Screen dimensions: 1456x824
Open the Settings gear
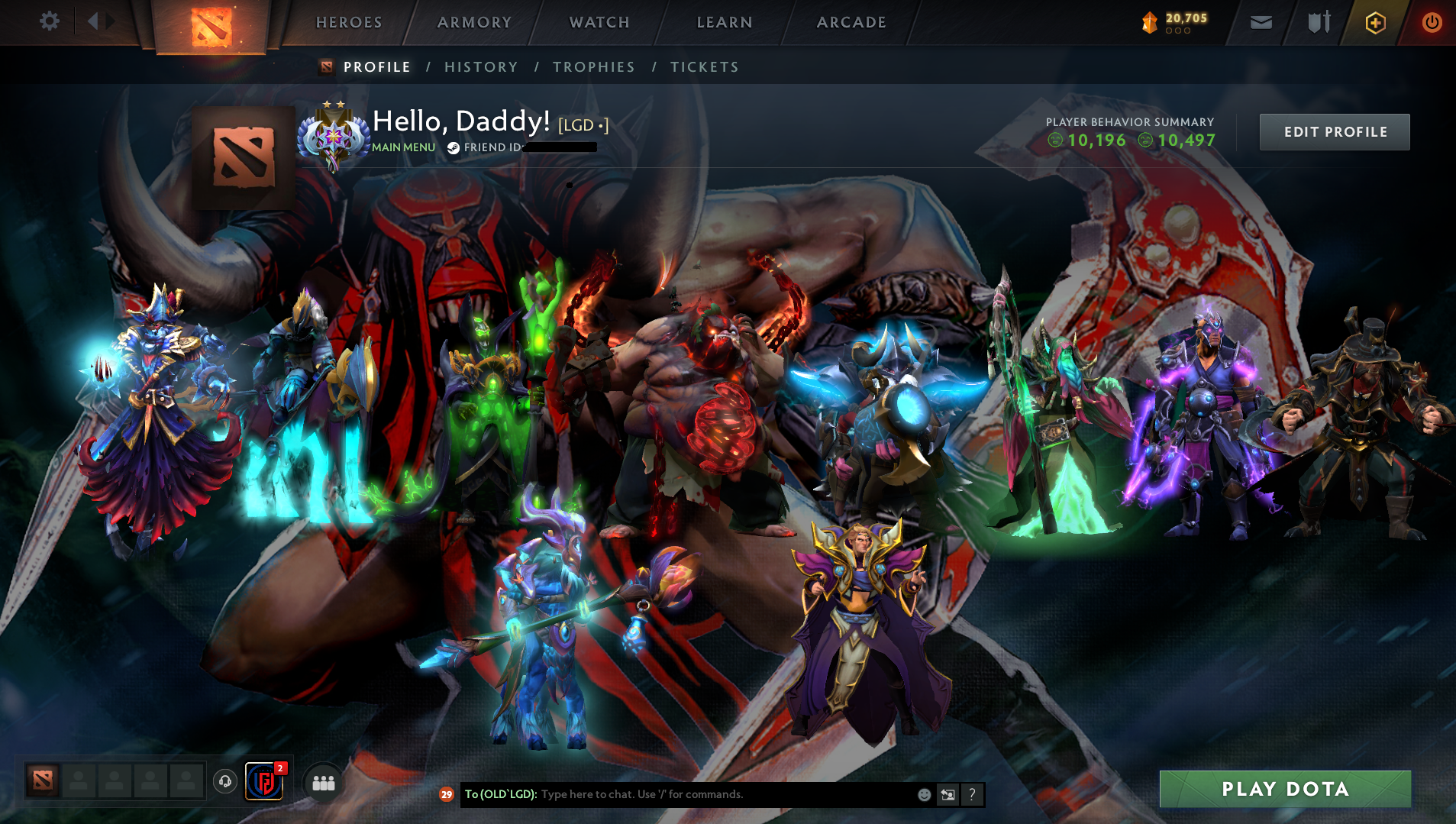pos(49,21)
